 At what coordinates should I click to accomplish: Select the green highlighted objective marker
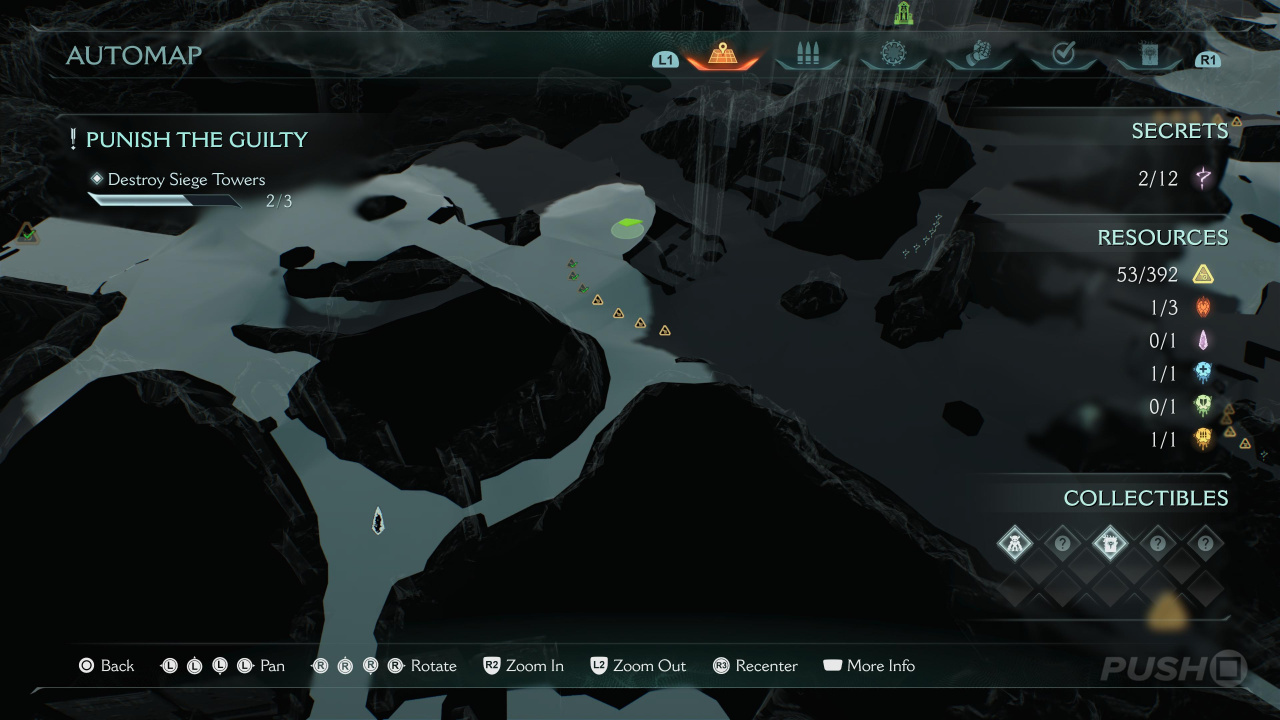coord(628,227)
